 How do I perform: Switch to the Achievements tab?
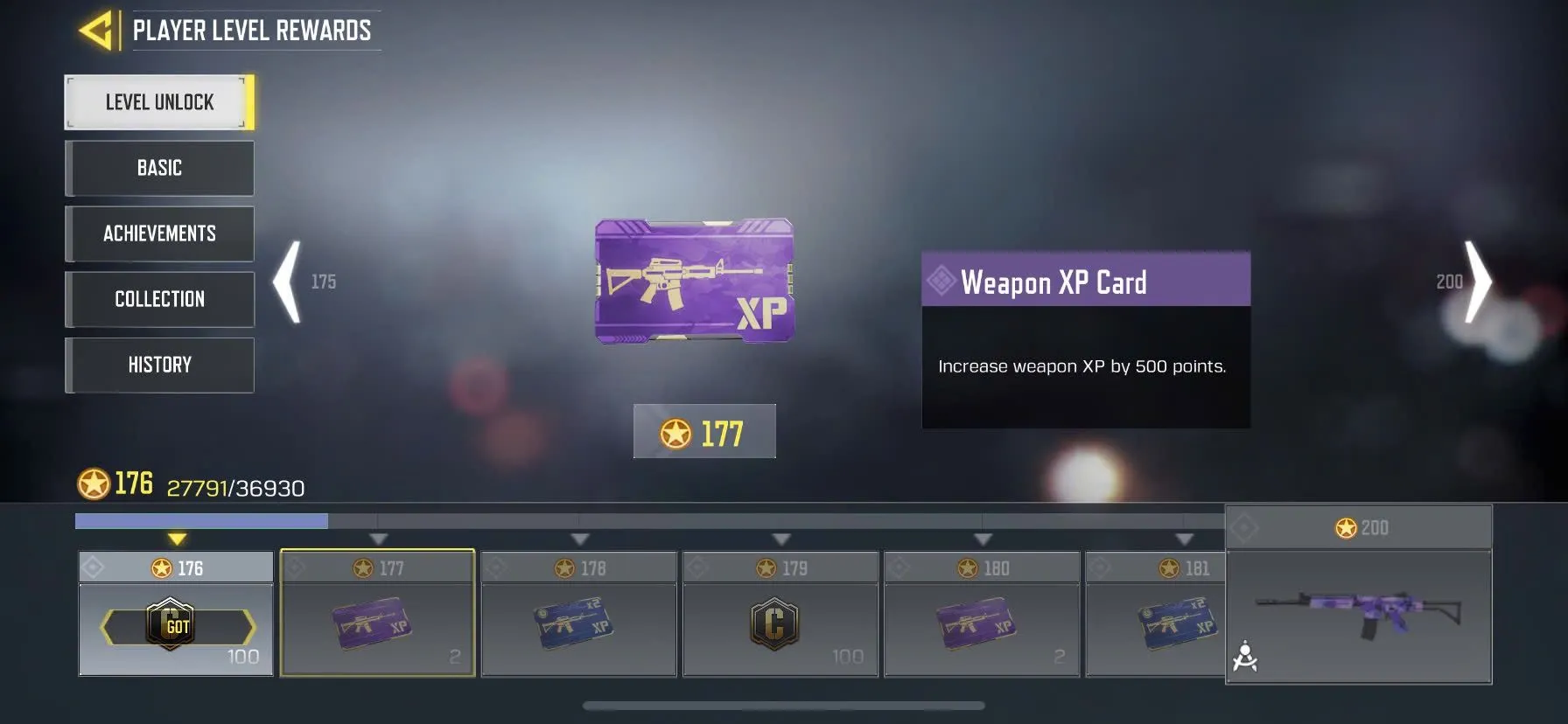pyautogui.click(x=159, y=233)
